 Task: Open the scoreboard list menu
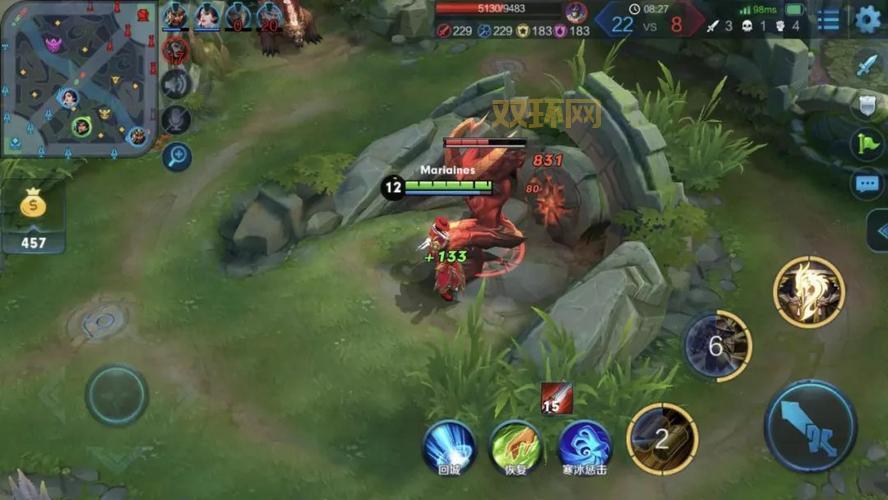pyautogui.click(x=829, y=20)
